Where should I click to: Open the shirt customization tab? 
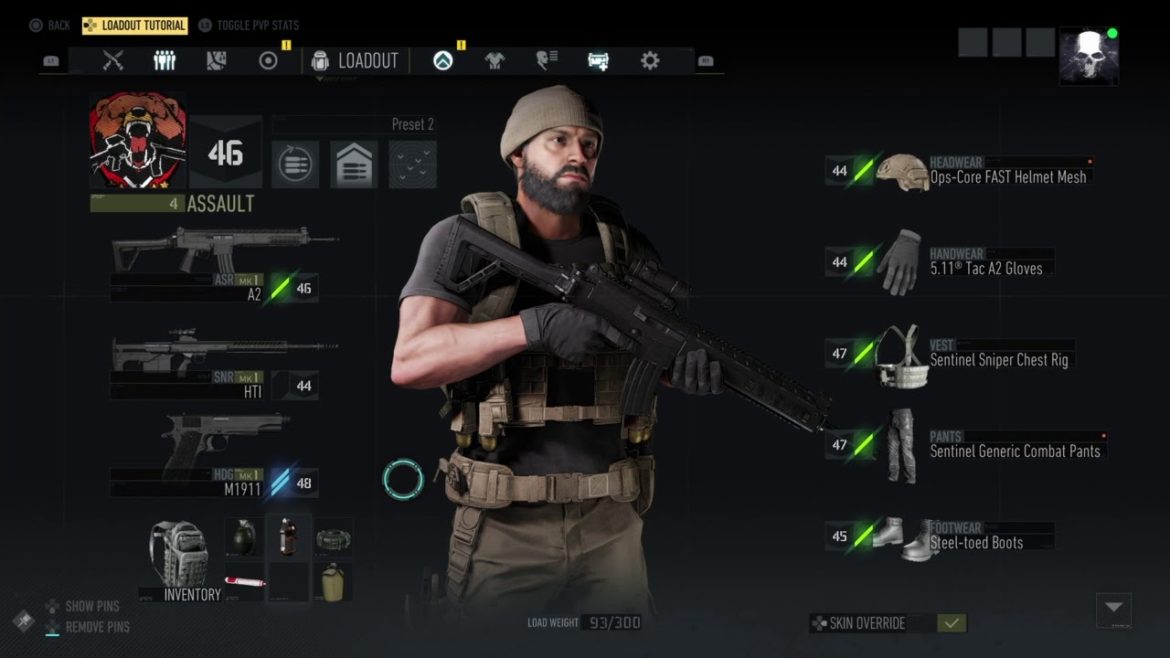(495, 61)
